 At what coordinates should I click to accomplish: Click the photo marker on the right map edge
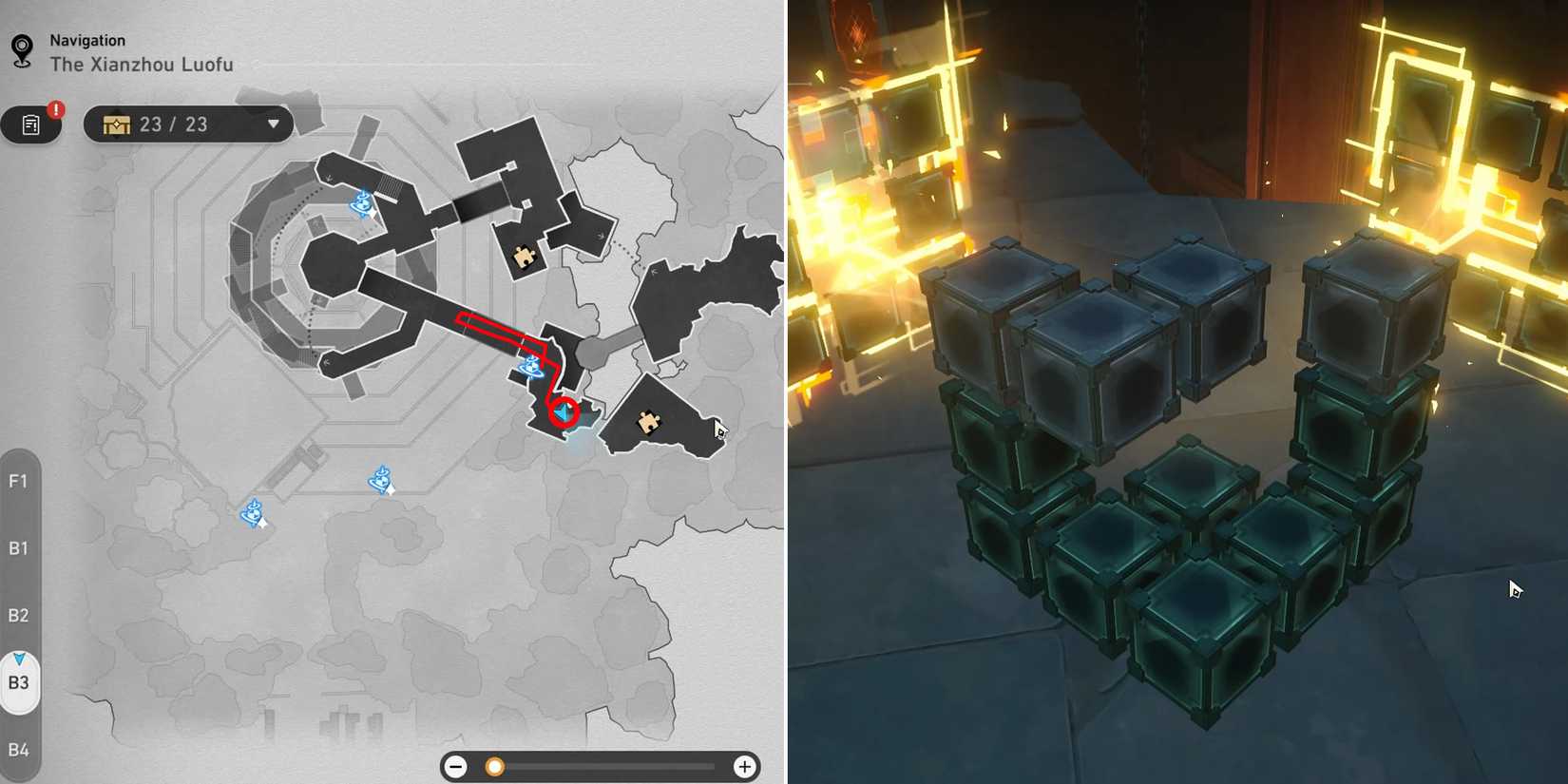click(720, 430)
